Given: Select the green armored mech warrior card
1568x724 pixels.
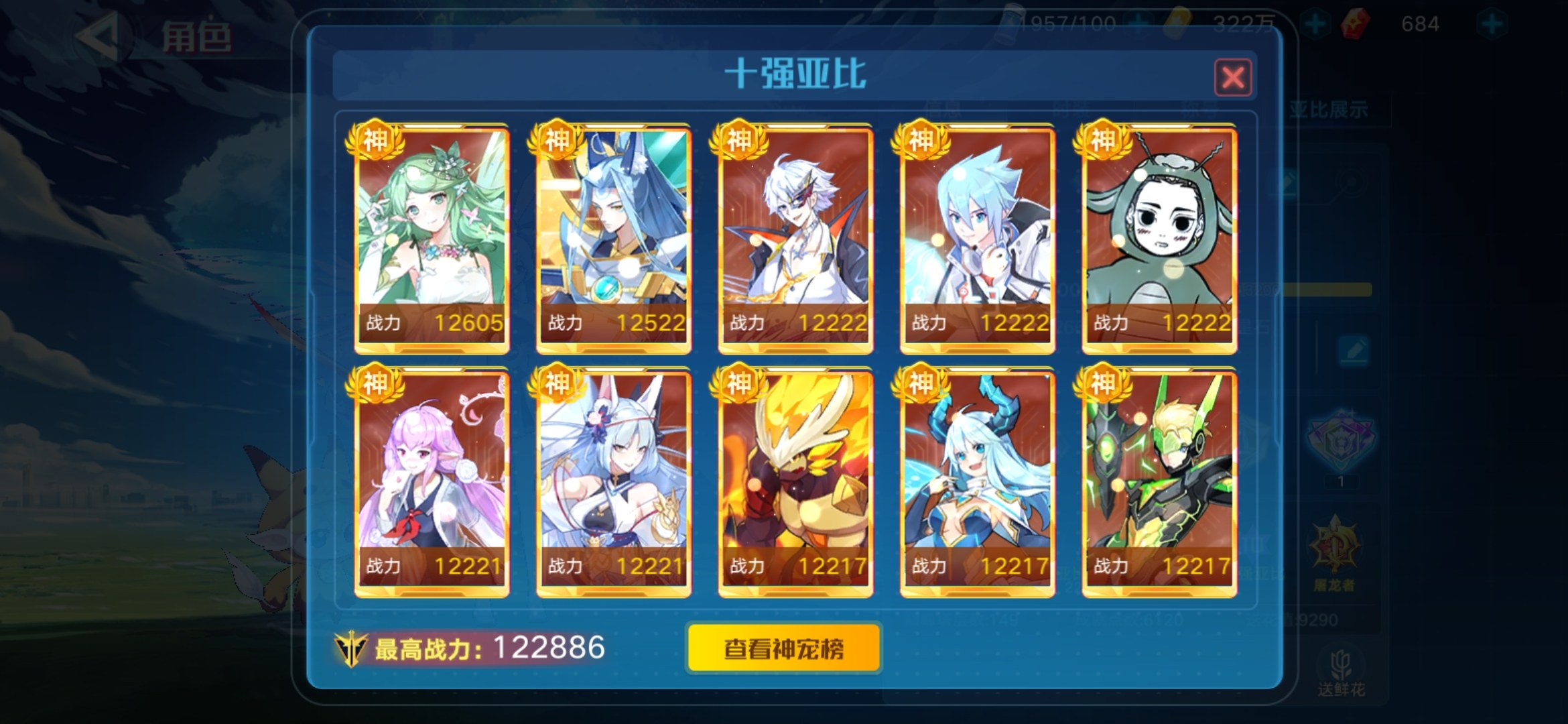Looking at the screenshot, I should [x=1159, y=481].
